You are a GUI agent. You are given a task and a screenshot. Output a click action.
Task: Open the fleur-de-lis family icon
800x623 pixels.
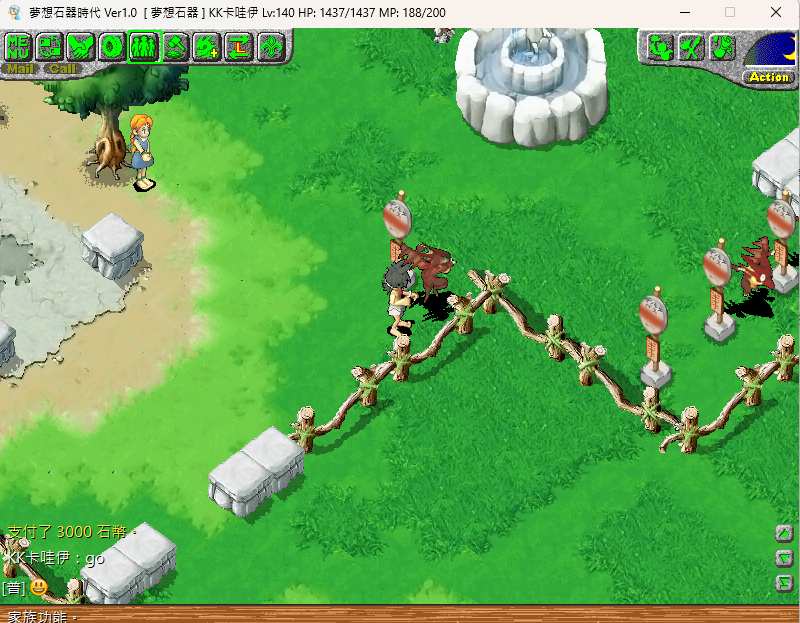270,46
